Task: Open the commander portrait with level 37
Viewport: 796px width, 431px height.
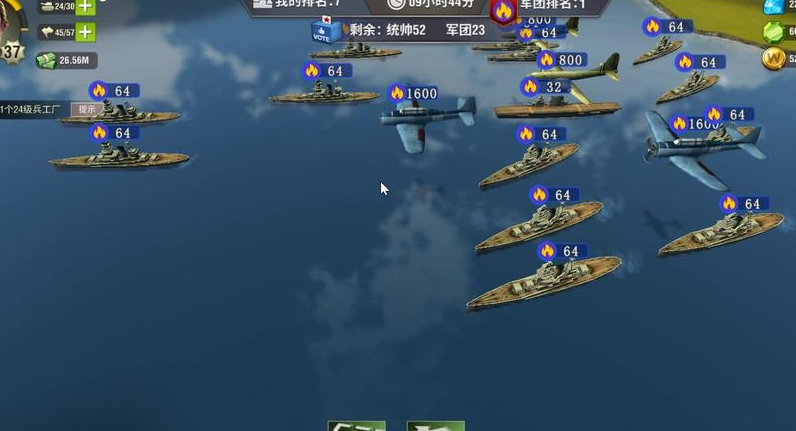Action: pos(10,40)
